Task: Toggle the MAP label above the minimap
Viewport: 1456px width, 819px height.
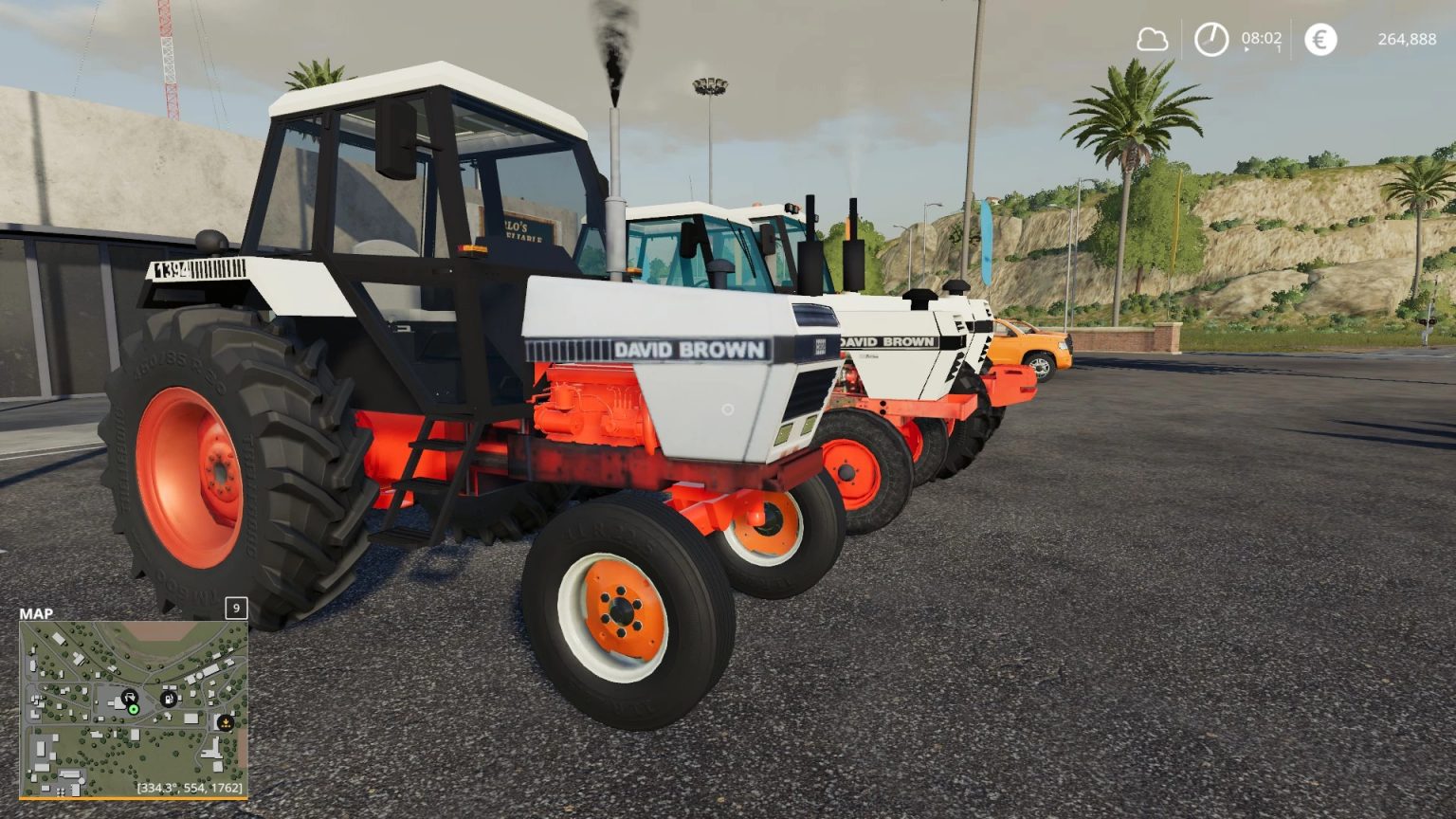Action: pos(35,613)
